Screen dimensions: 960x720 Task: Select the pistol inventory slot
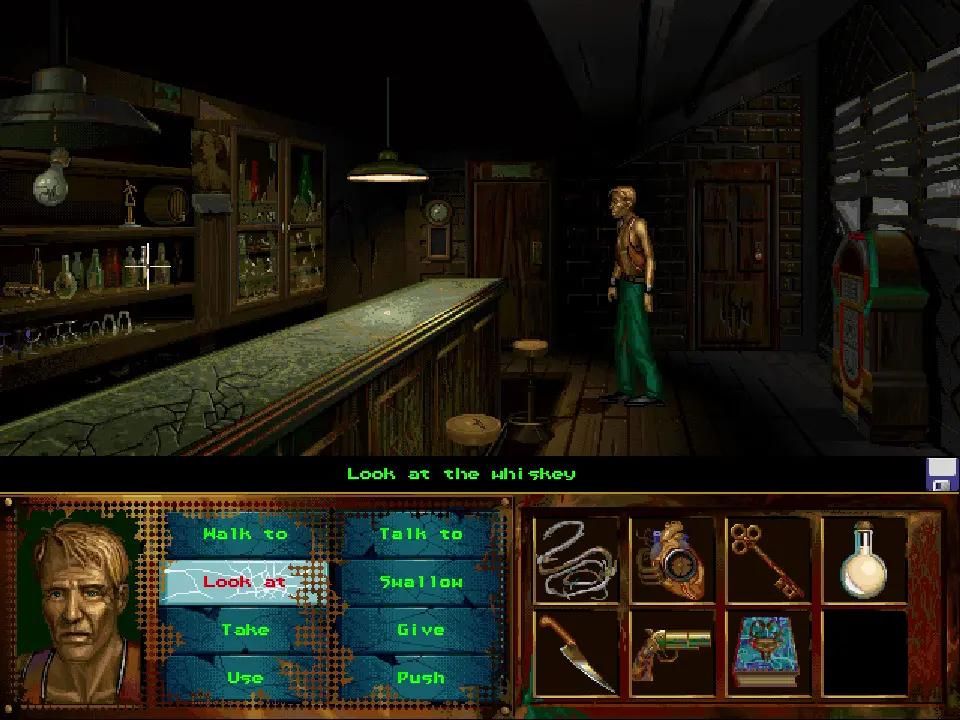pyautogui.click(x=671, y=653)
